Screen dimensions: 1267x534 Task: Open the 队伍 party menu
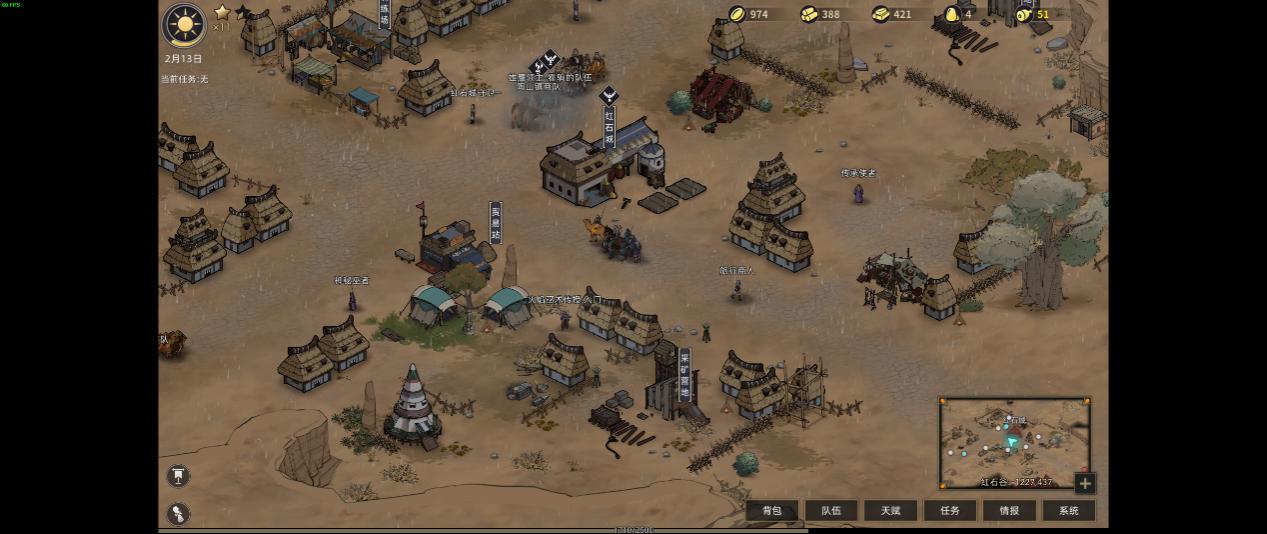[831, 511]
